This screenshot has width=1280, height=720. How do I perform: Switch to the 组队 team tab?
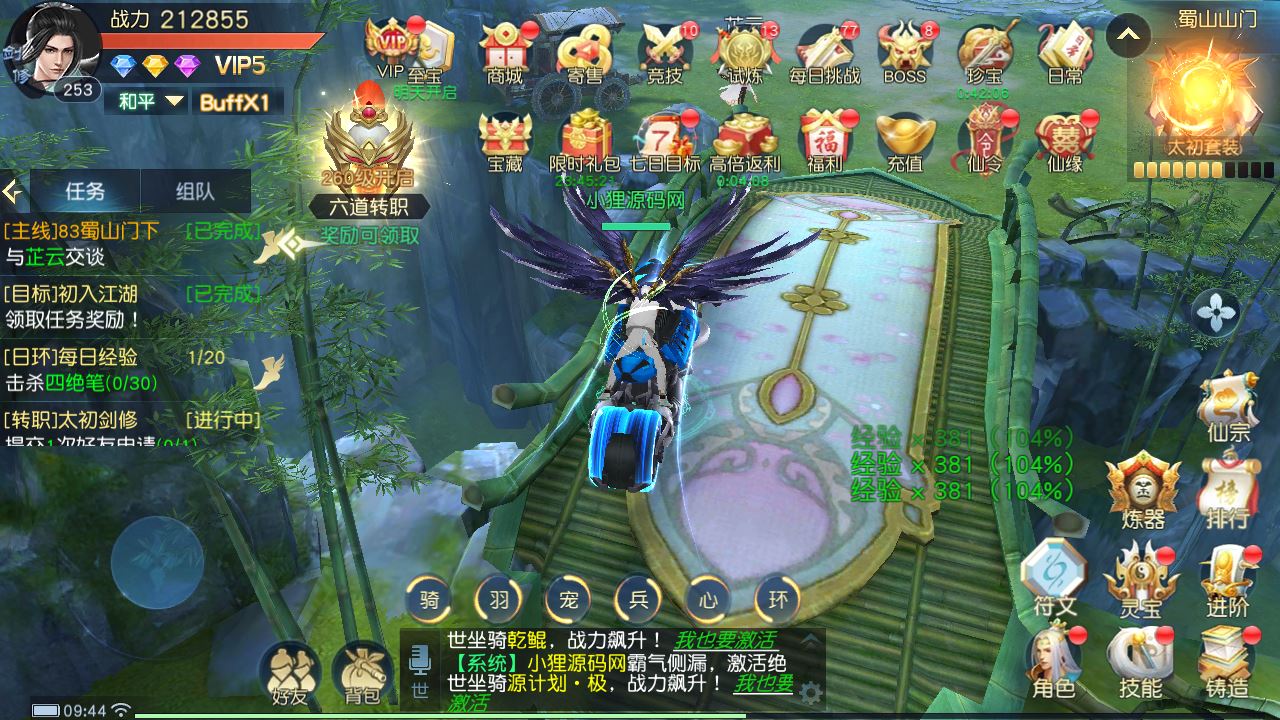pyautogui.click(x=194, y=191)
